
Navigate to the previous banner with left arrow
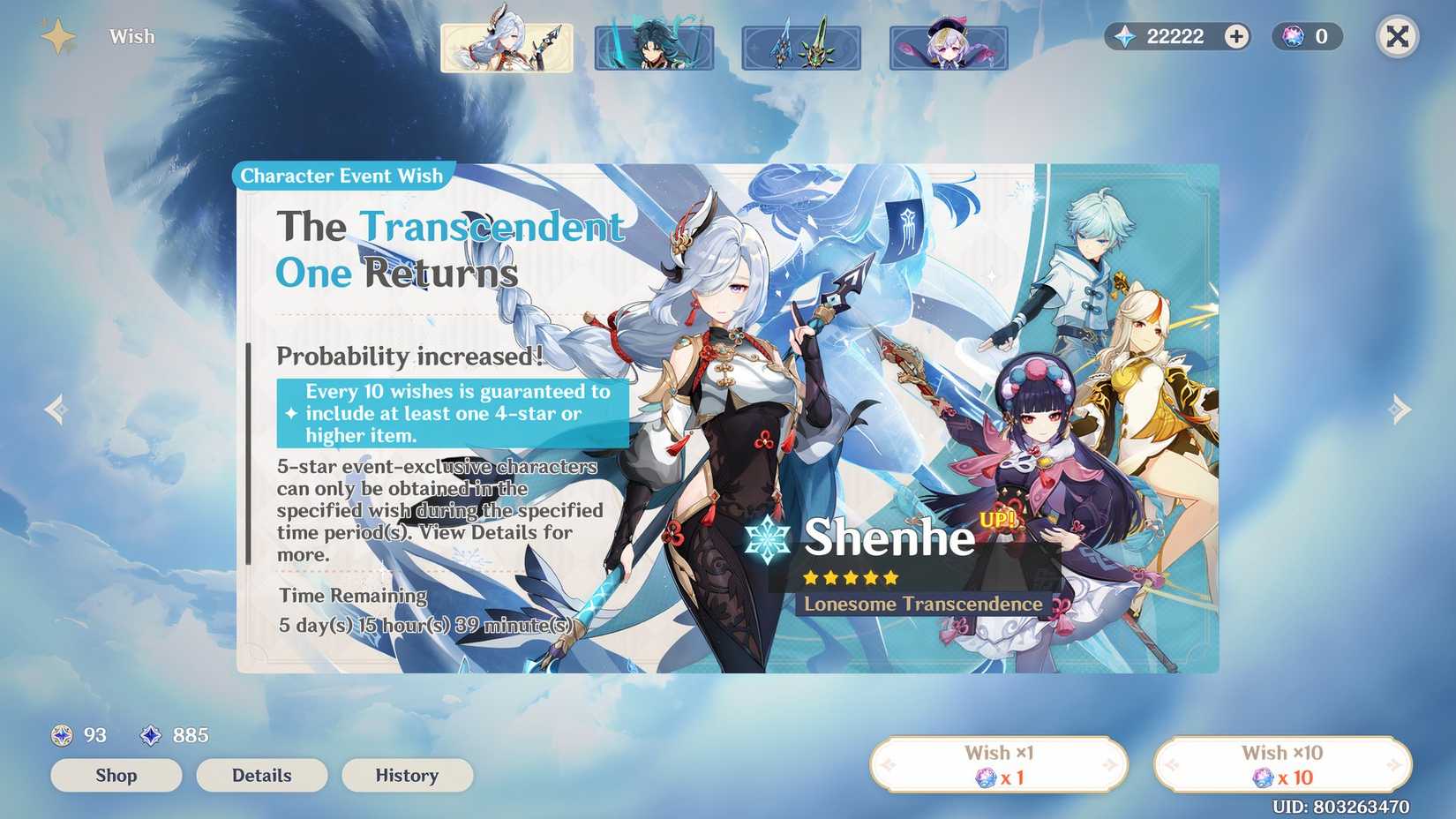pyautogui.click(x=55, y=409)
